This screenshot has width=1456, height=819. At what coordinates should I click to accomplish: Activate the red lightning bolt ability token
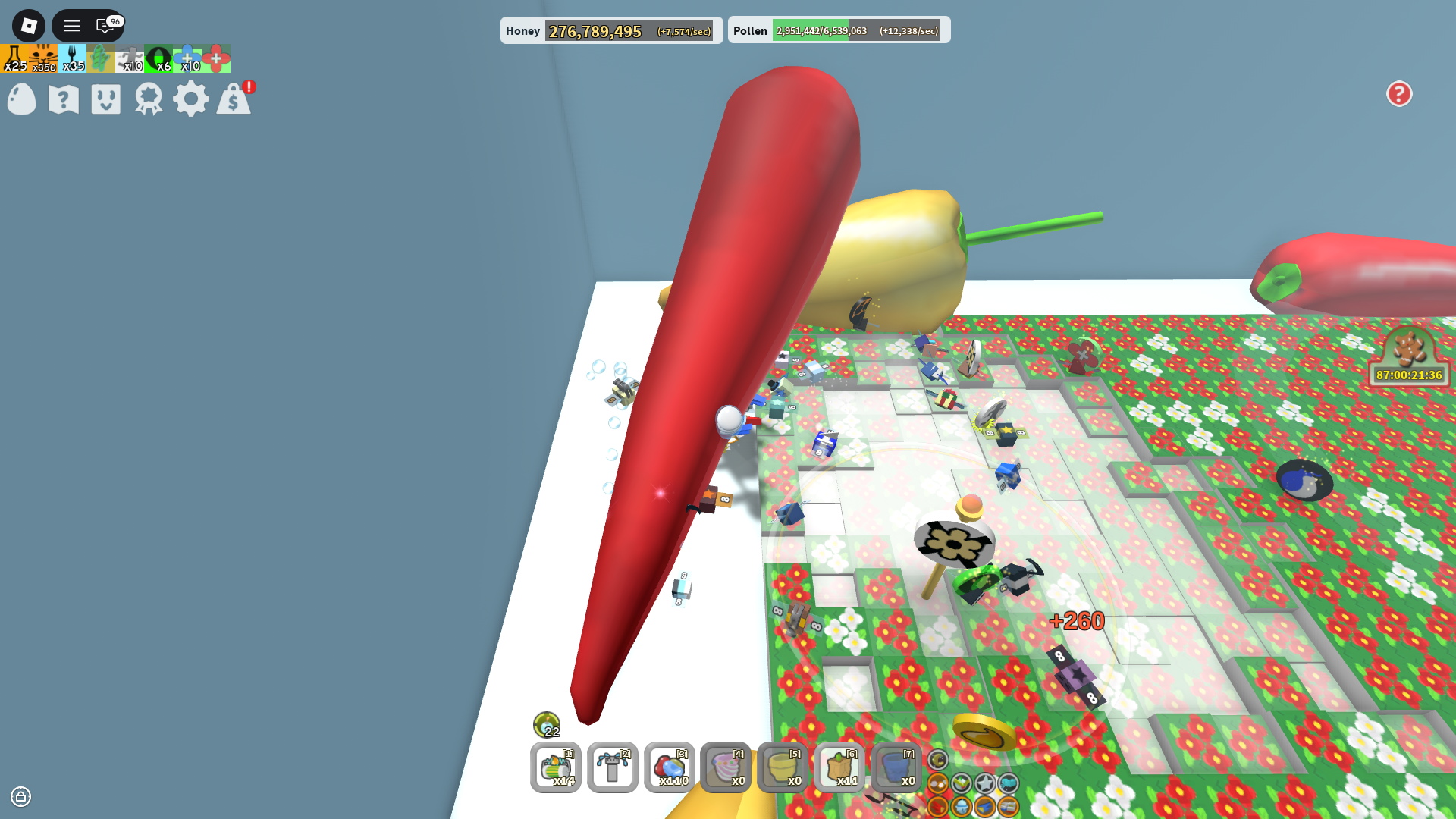[938, 808]
